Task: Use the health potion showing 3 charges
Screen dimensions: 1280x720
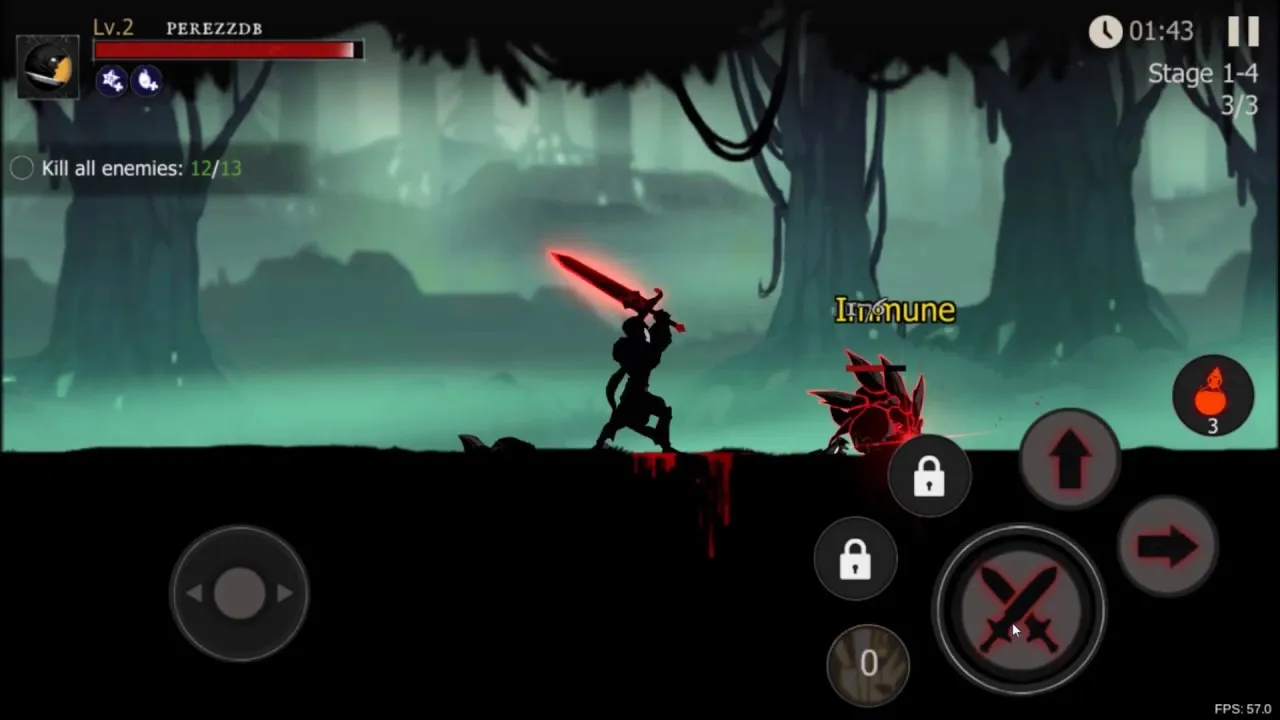Action: point(1213,394)
